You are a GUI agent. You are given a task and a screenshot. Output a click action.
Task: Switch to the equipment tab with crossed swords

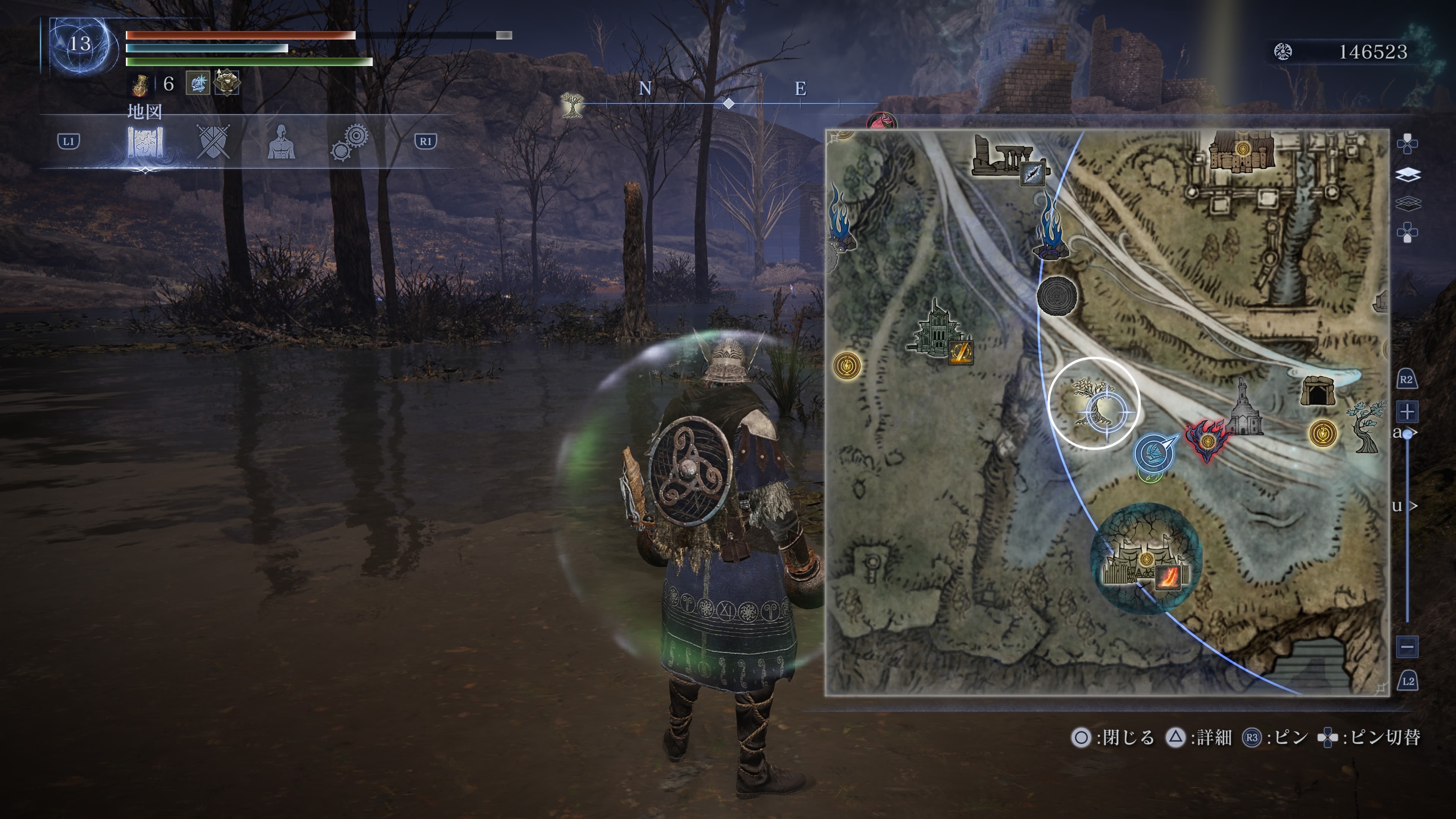click(213, 141)
